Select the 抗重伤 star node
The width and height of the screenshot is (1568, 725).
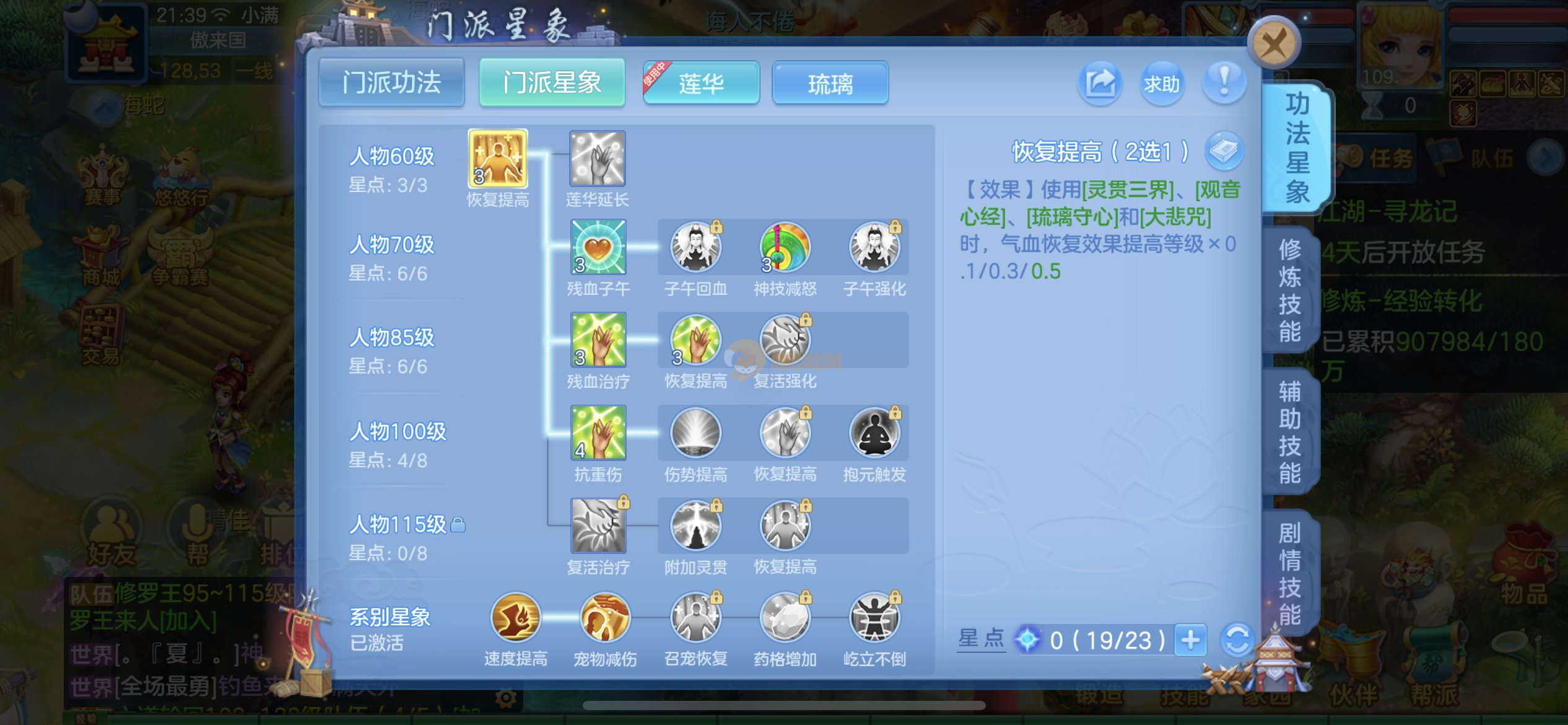(598, 433)
